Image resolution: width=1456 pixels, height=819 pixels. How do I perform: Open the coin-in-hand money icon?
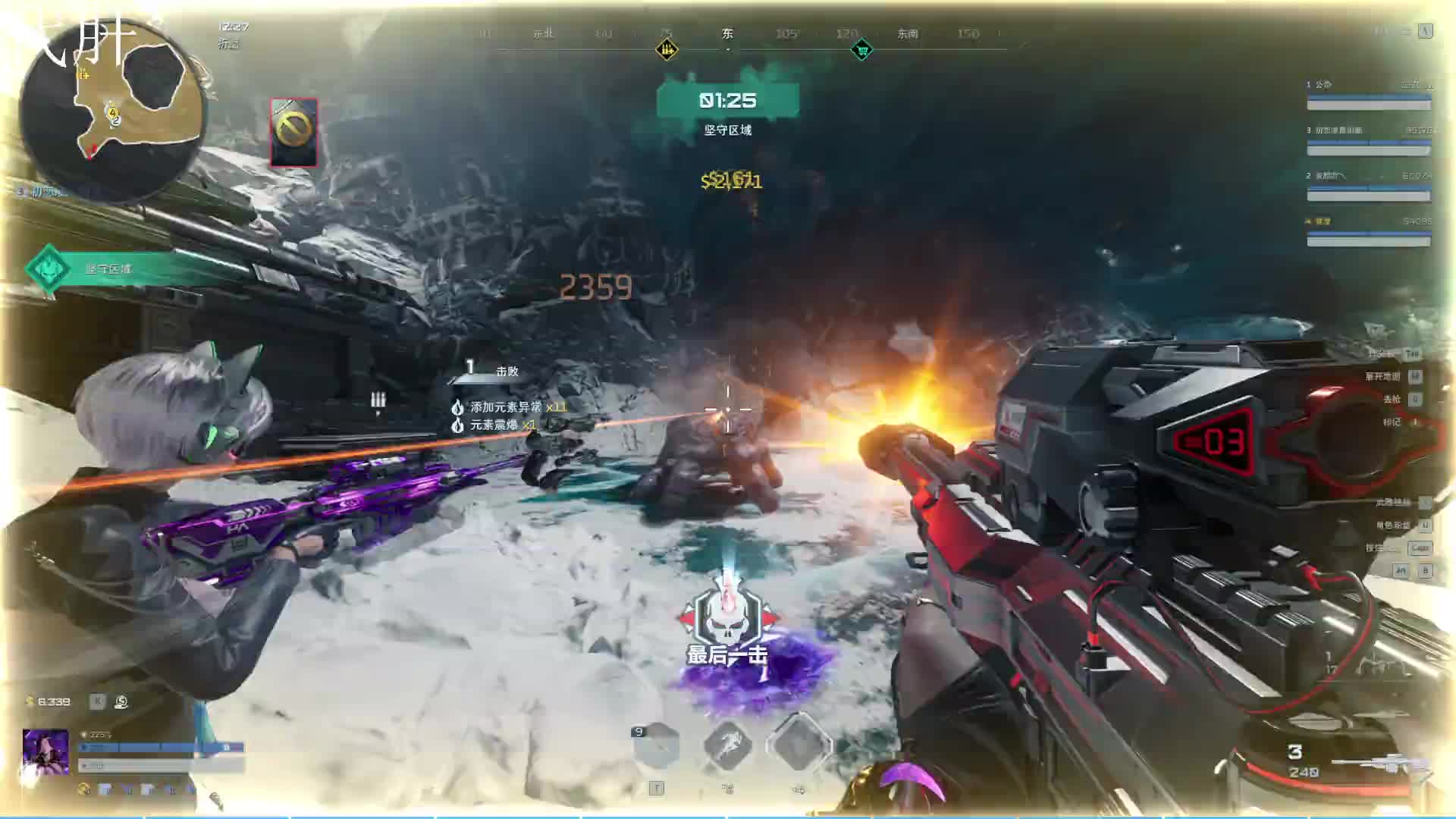[121, 702]
